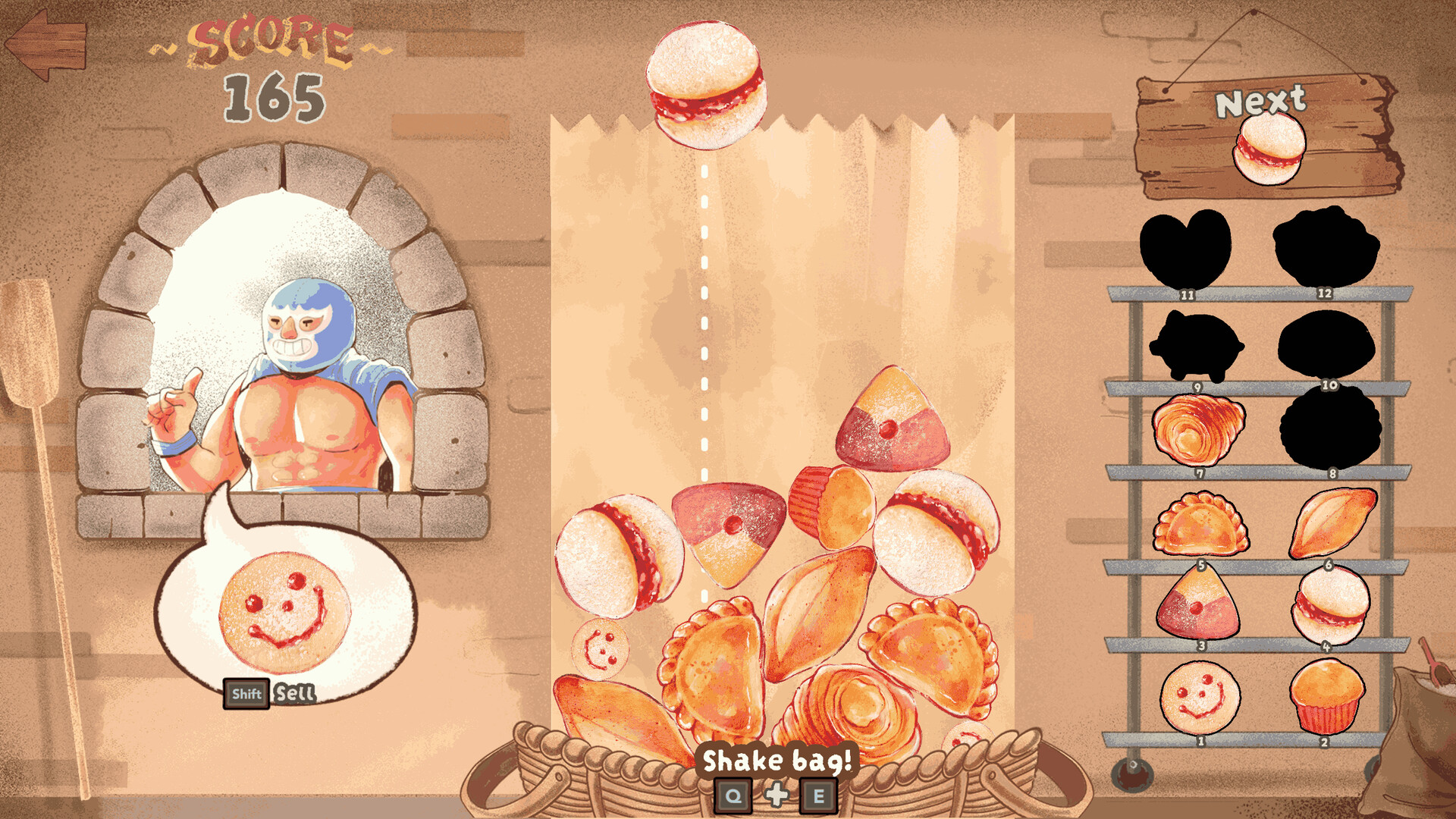Click the luchador customer in the window
The height and width of the screenshot is (819, 1456).
(303, 364)
